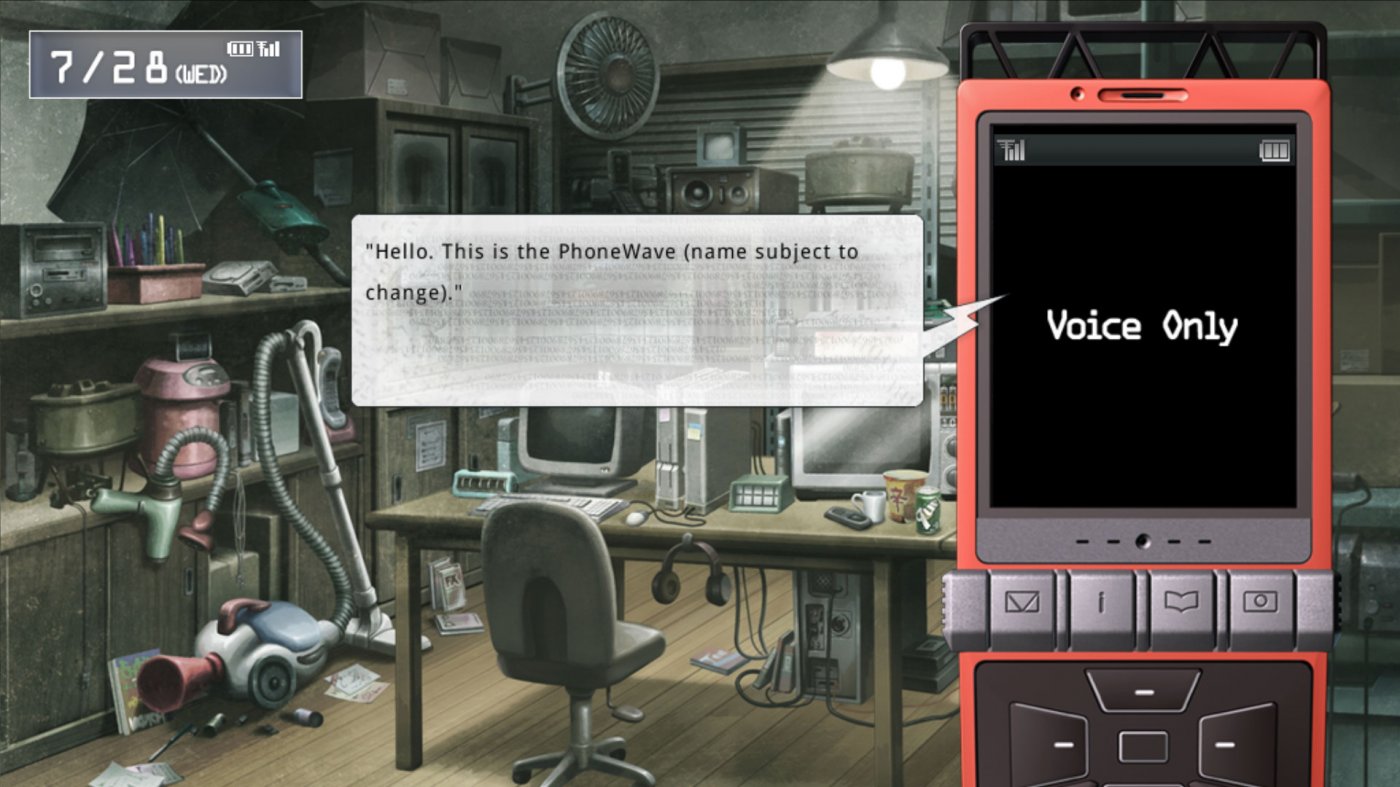Screen dimensions: 1400x787
Task: Click the Voice Only label on the screen
Action: 1142,326
